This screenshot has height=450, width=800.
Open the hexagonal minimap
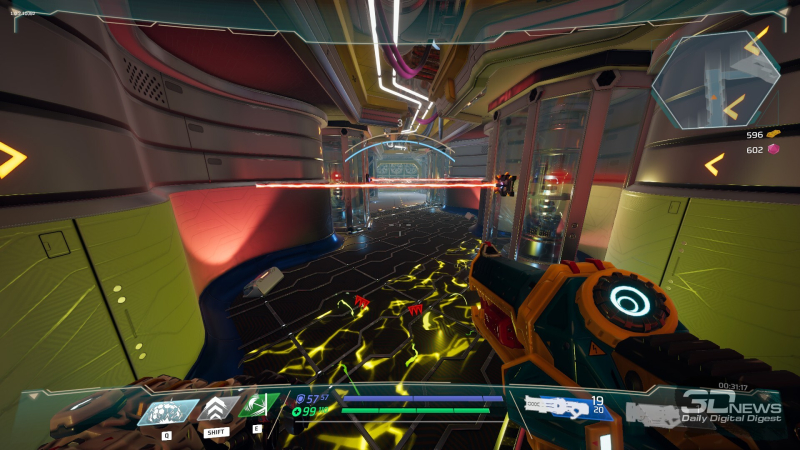[x=716, y=80]
